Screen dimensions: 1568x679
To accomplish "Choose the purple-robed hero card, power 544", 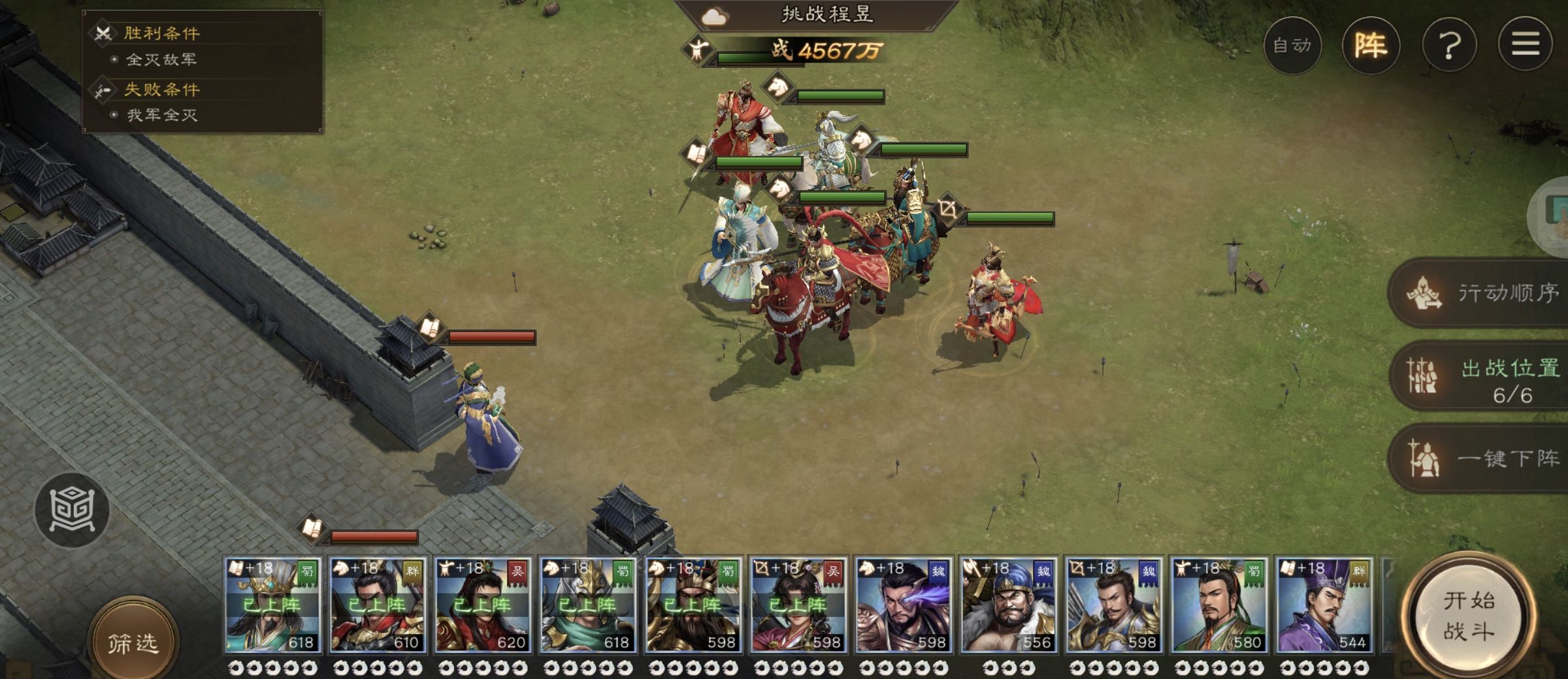I will pyautogui.click(x=1324, y=606).
